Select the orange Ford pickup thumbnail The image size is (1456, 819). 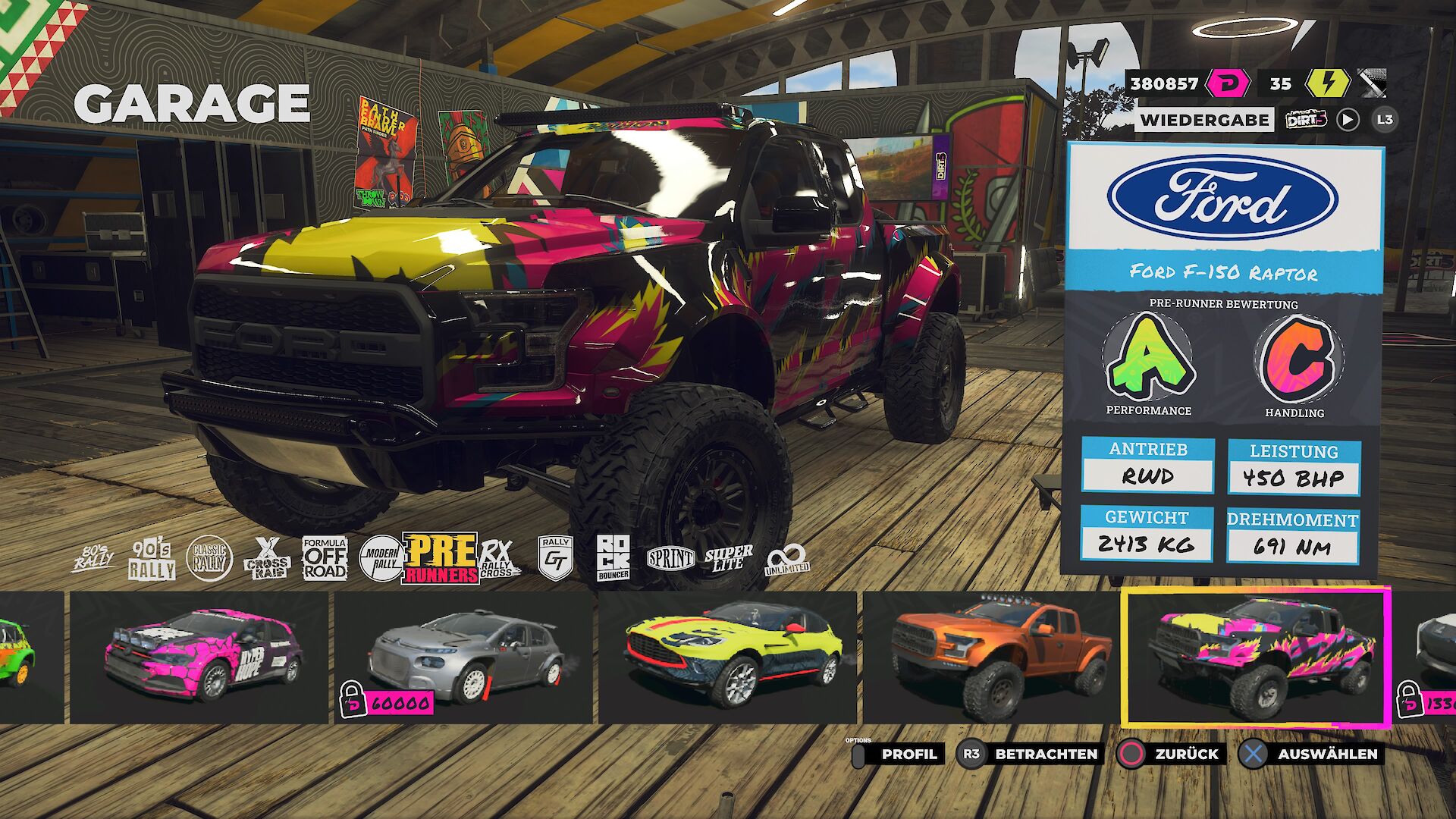point(991,657)
